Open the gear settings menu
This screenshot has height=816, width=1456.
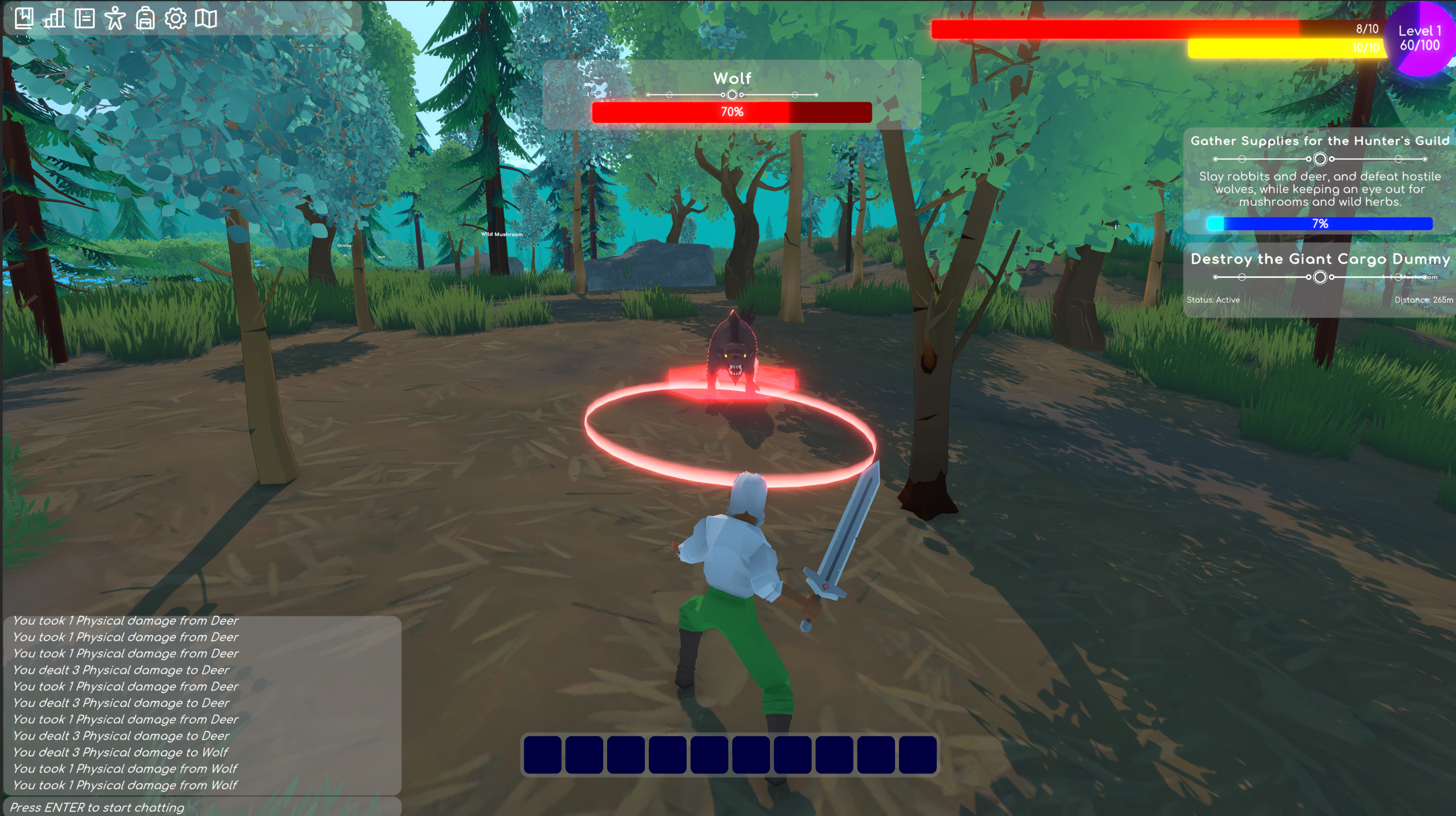(x=175, y=18)
